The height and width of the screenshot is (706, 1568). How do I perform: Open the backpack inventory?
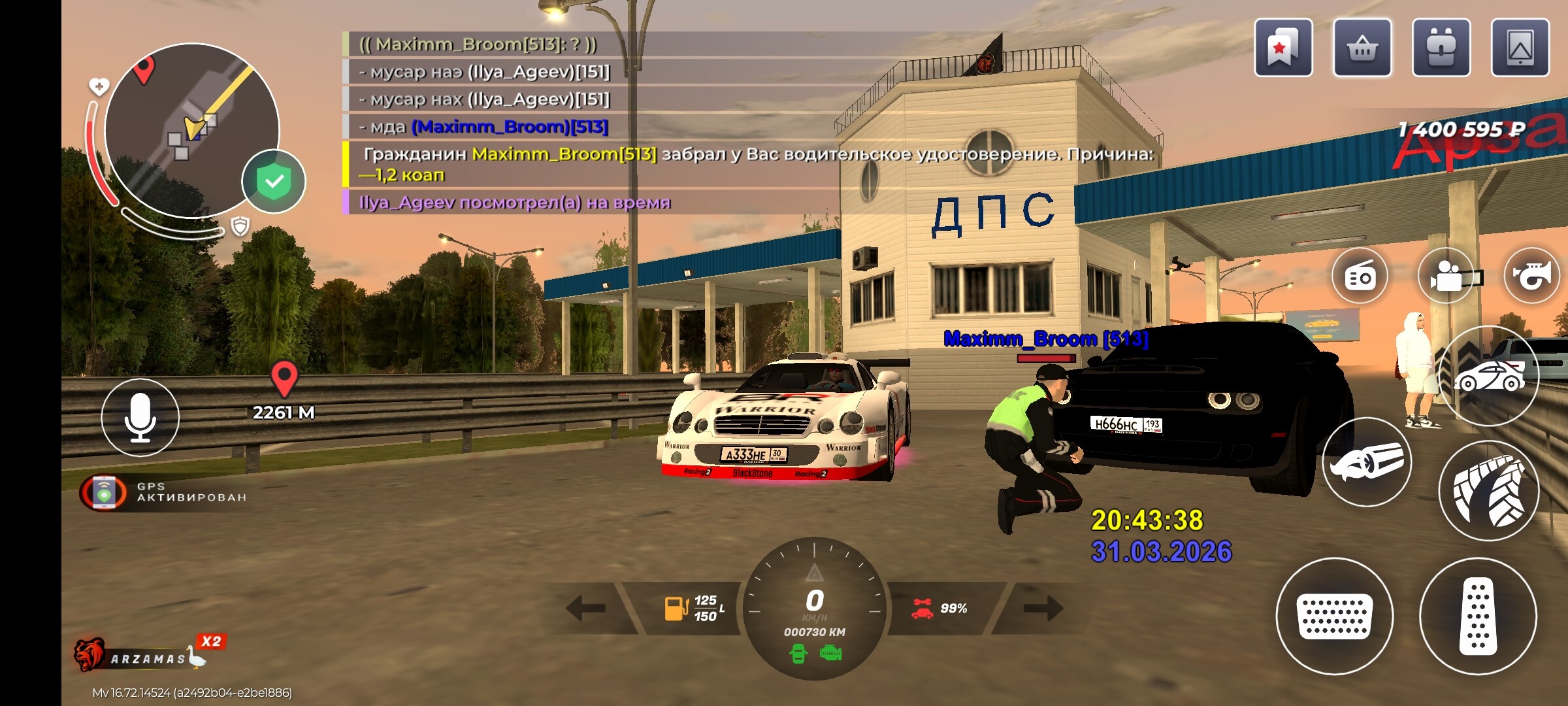pos(1441,48)
